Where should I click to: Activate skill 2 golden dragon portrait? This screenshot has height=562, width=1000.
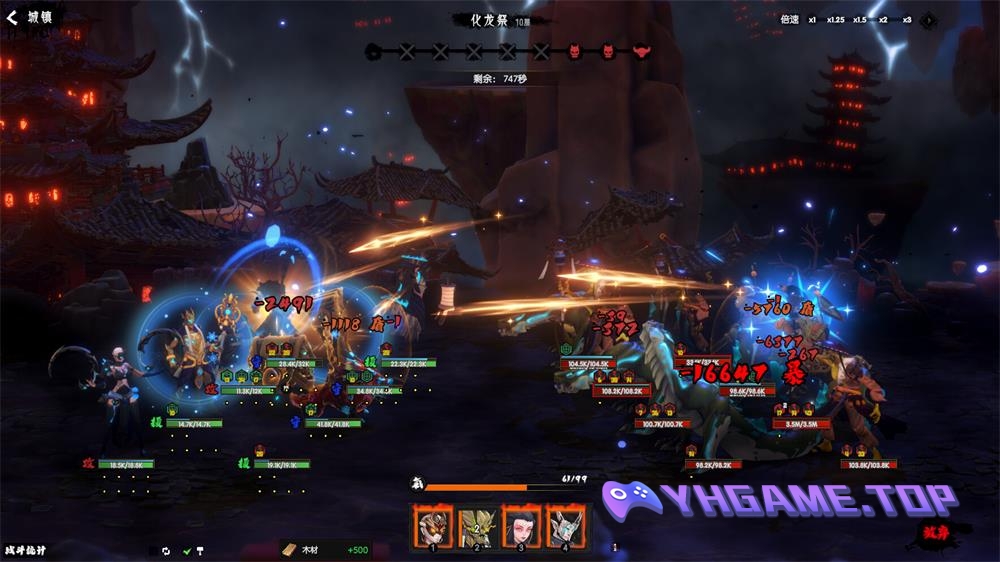pyautogui.click(x=477, y=526)
